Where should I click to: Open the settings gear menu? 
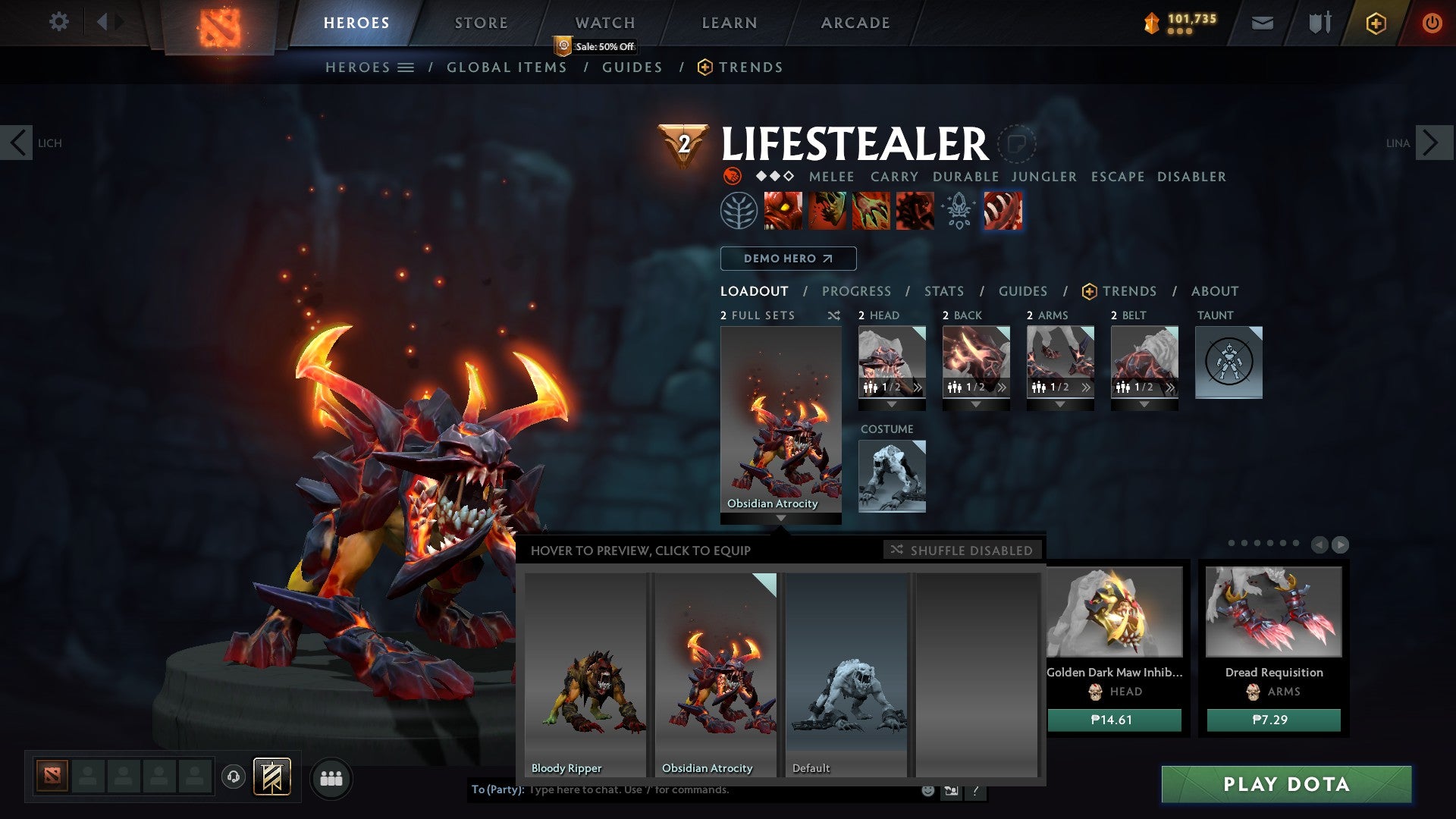(x=58, y=22)
